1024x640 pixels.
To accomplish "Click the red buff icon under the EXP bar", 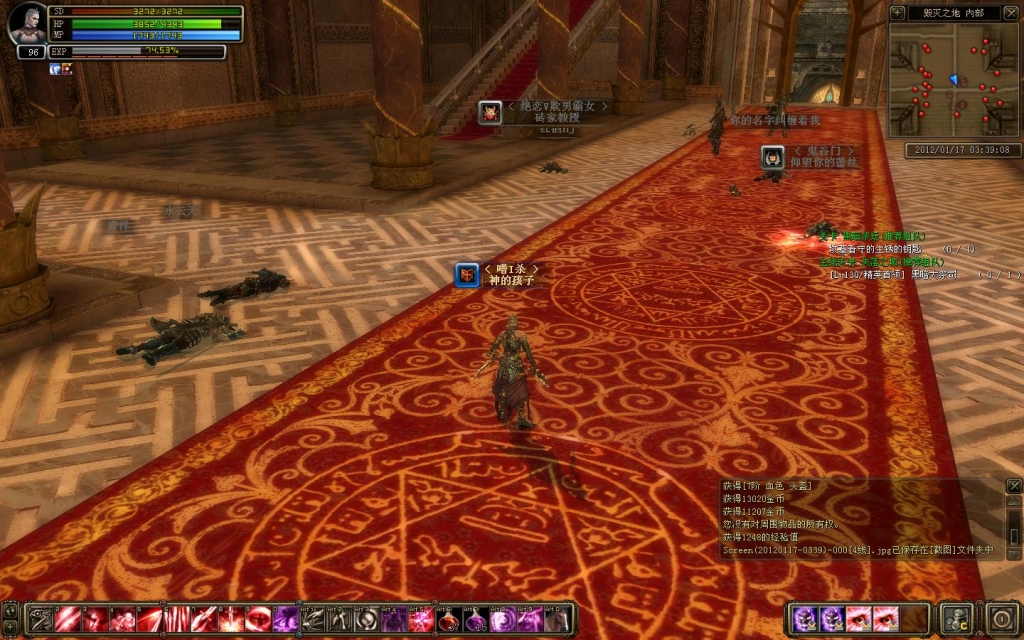I will 67,69.
